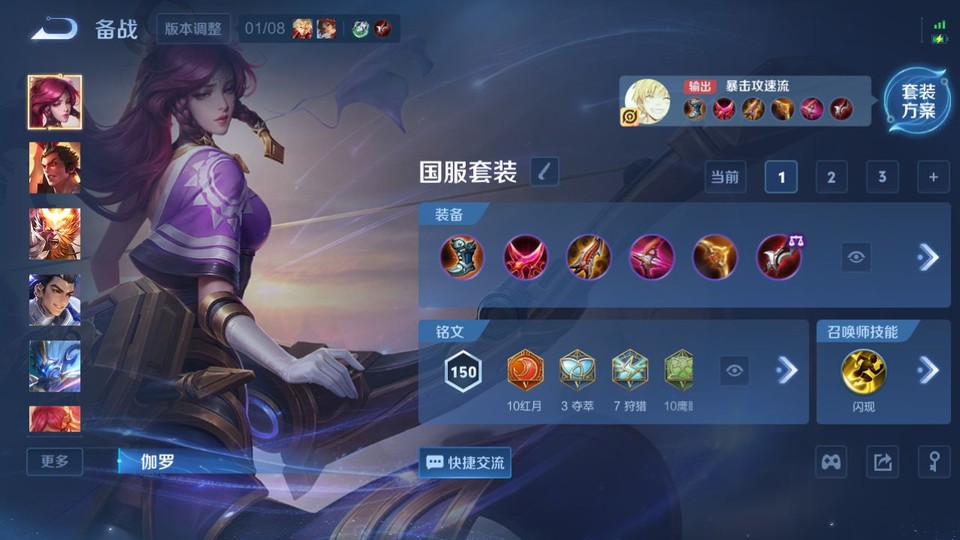
Task: Go back using the return arrow
Action: pyautogui.click(x=54, y=28)
